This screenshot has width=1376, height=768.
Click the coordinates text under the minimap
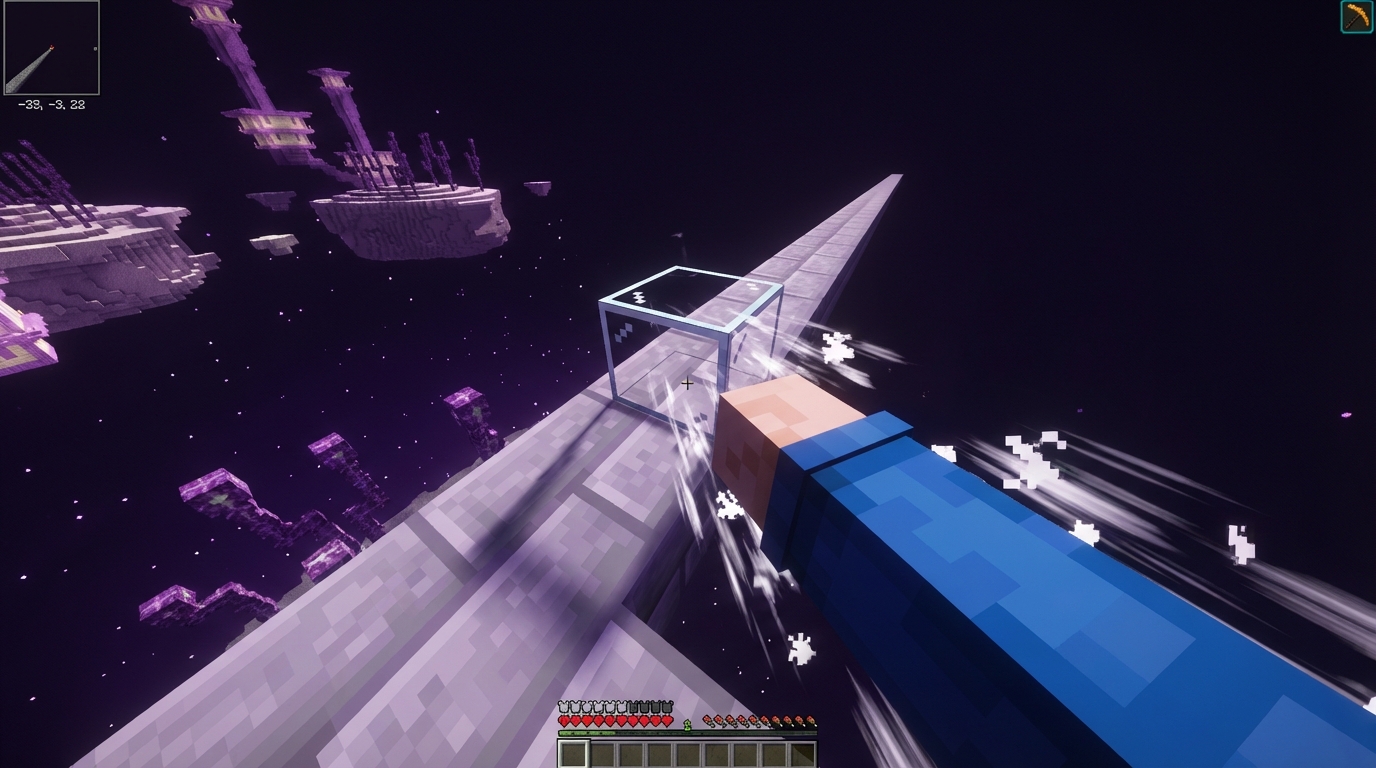coord(52,102)
